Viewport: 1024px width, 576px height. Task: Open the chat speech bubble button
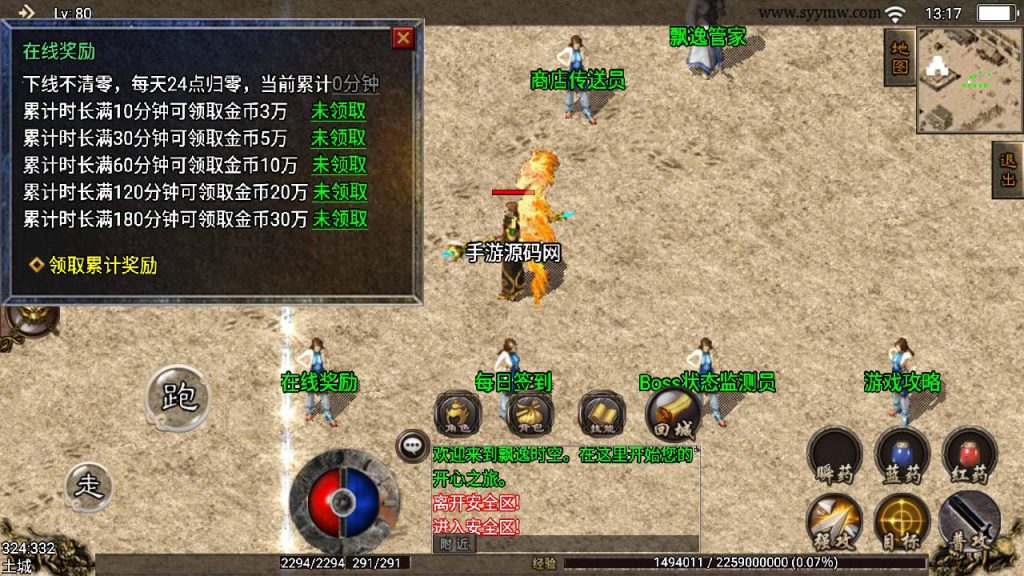pyautogui.click(x=411, y=447)
